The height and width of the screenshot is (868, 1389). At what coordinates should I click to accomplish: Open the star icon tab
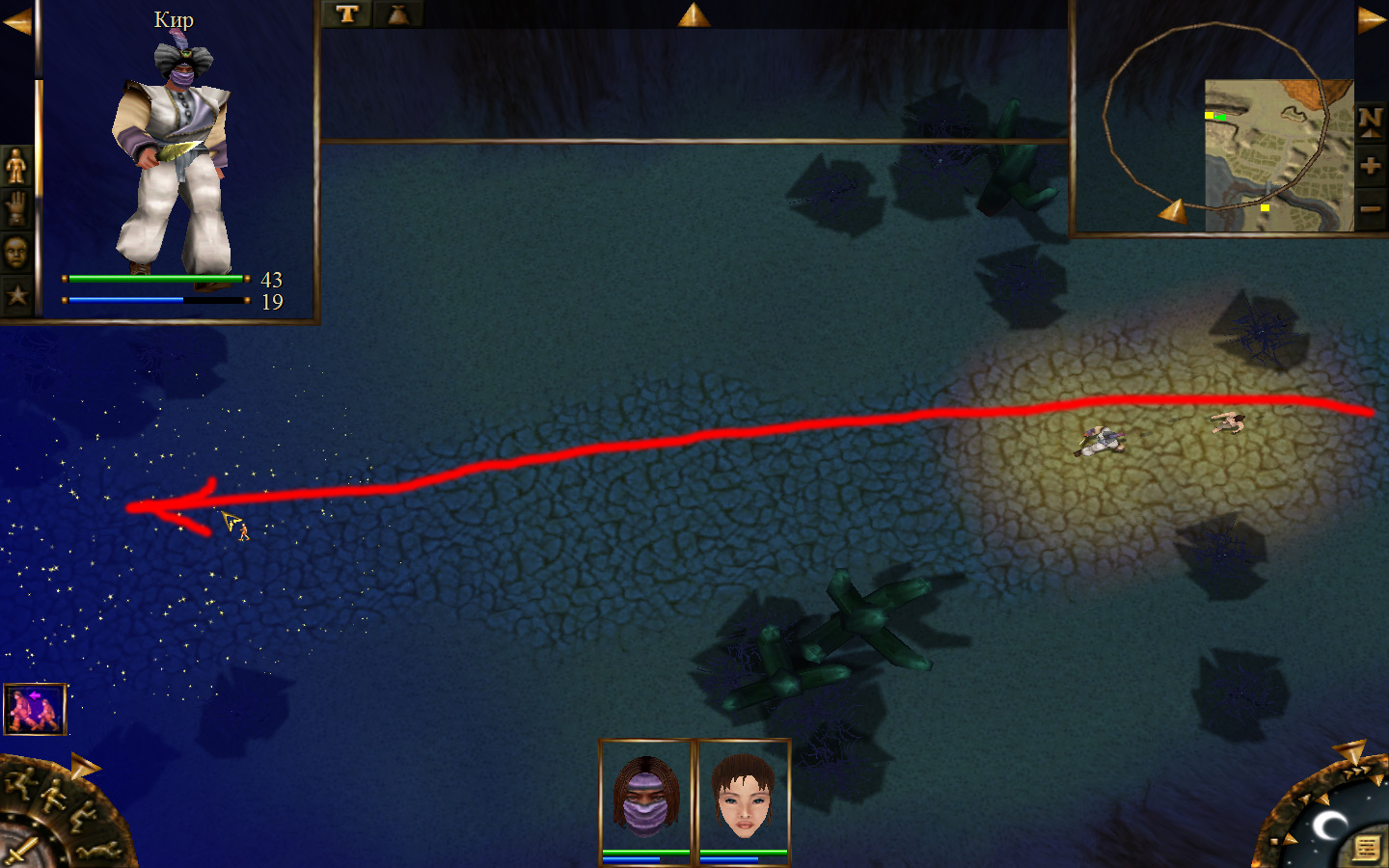tap(16, 295)
